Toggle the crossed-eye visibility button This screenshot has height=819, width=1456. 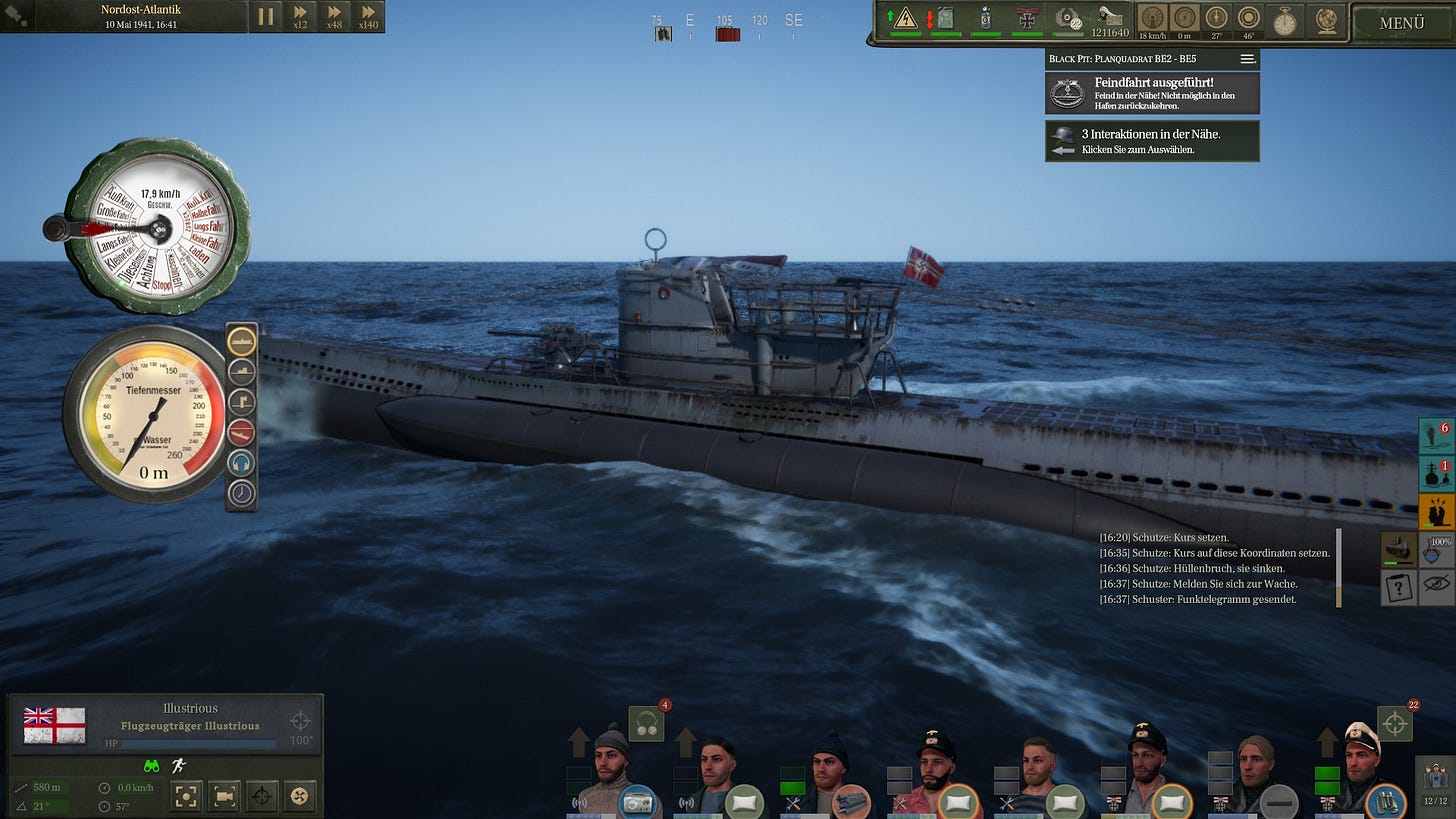(x=1436, y=588)
